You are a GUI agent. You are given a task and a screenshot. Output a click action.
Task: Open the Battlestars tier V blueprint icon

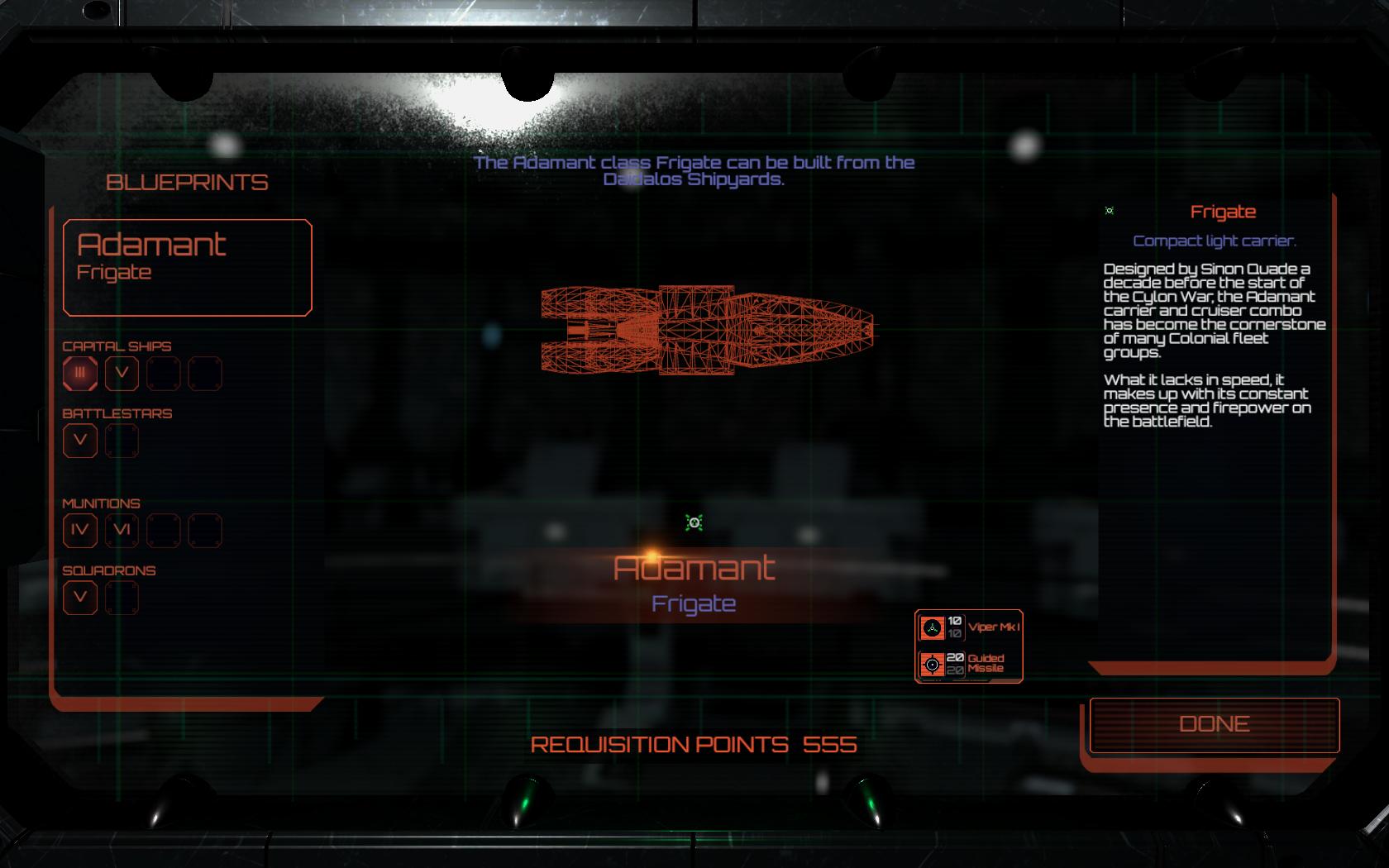point(79,441)
